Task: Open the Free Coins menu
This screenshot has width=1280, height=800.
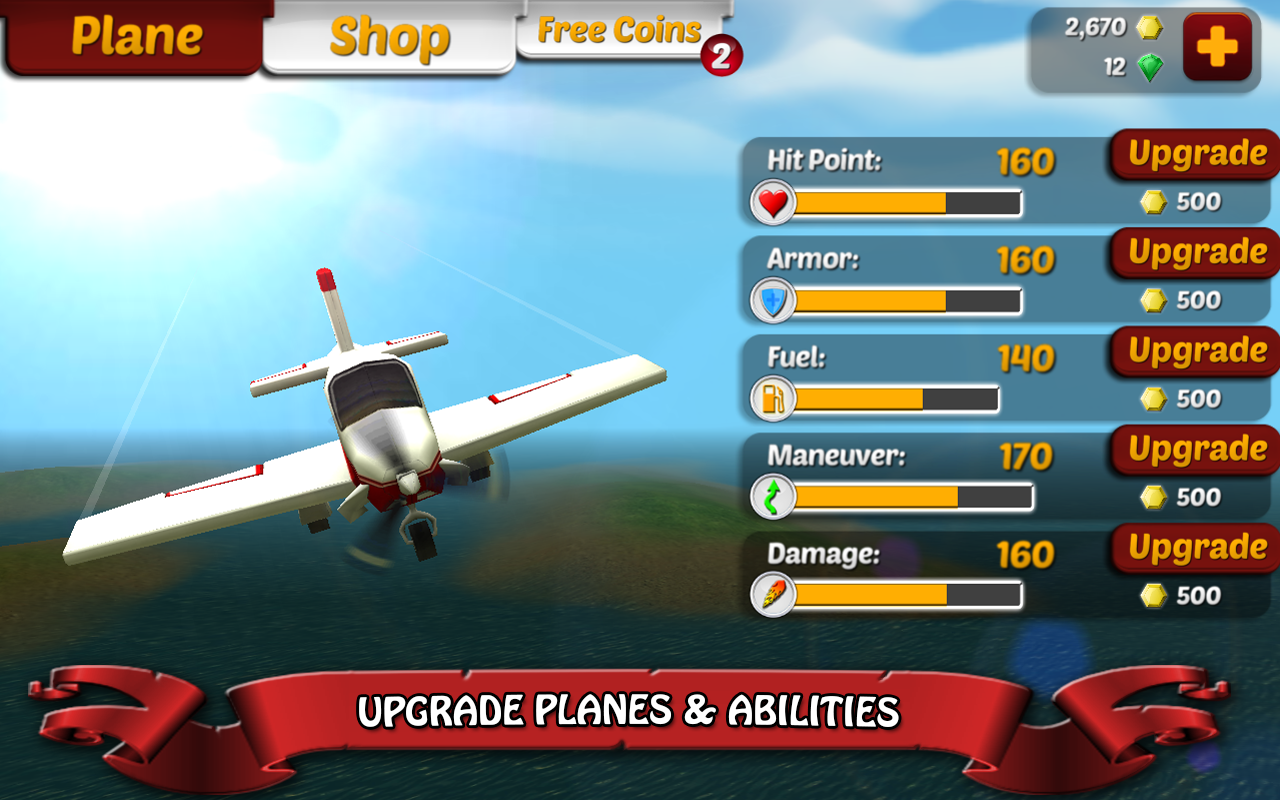Action: (618, 30)
